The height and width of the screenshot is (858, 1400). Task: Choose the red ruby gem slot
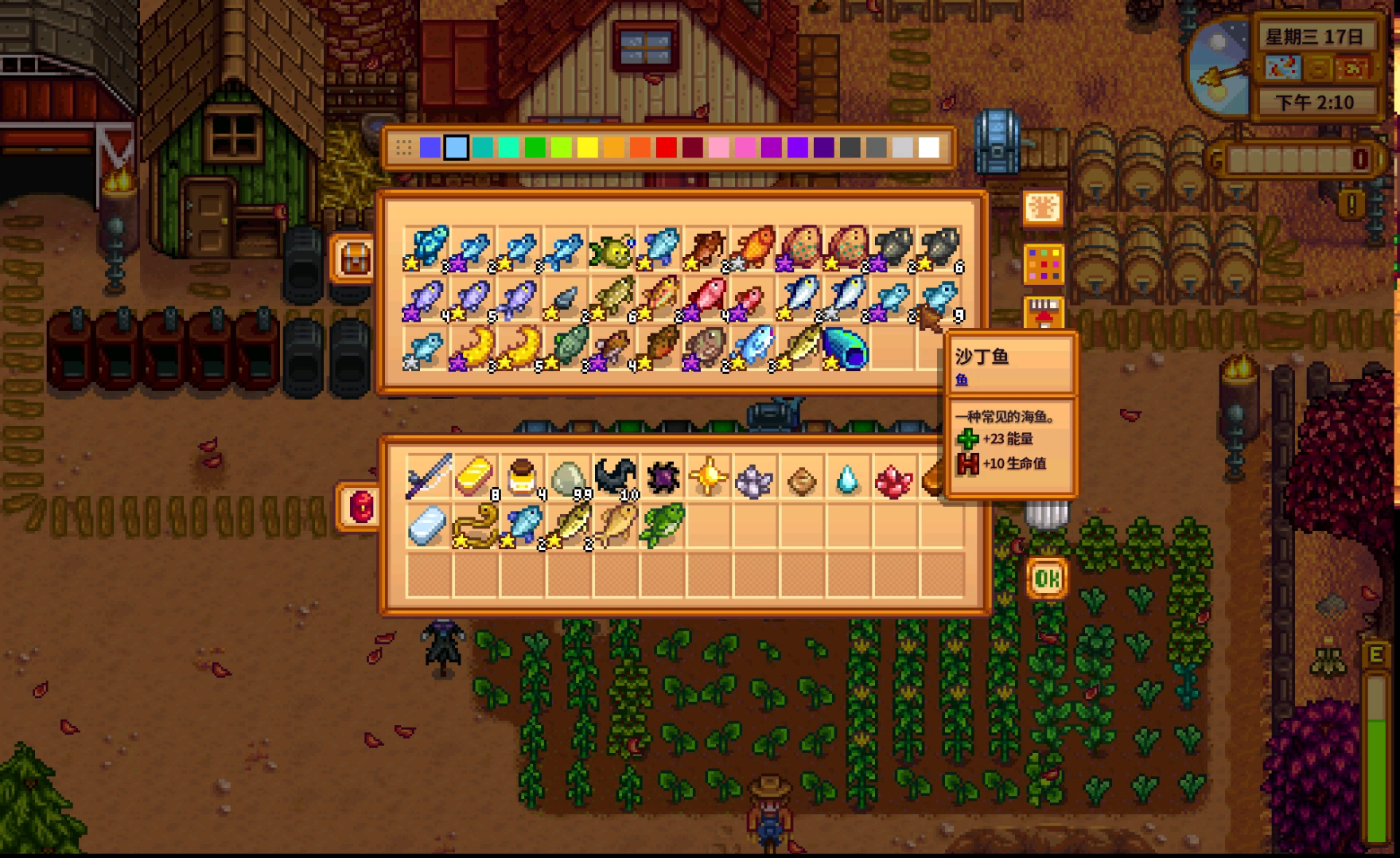pos(893,480)
